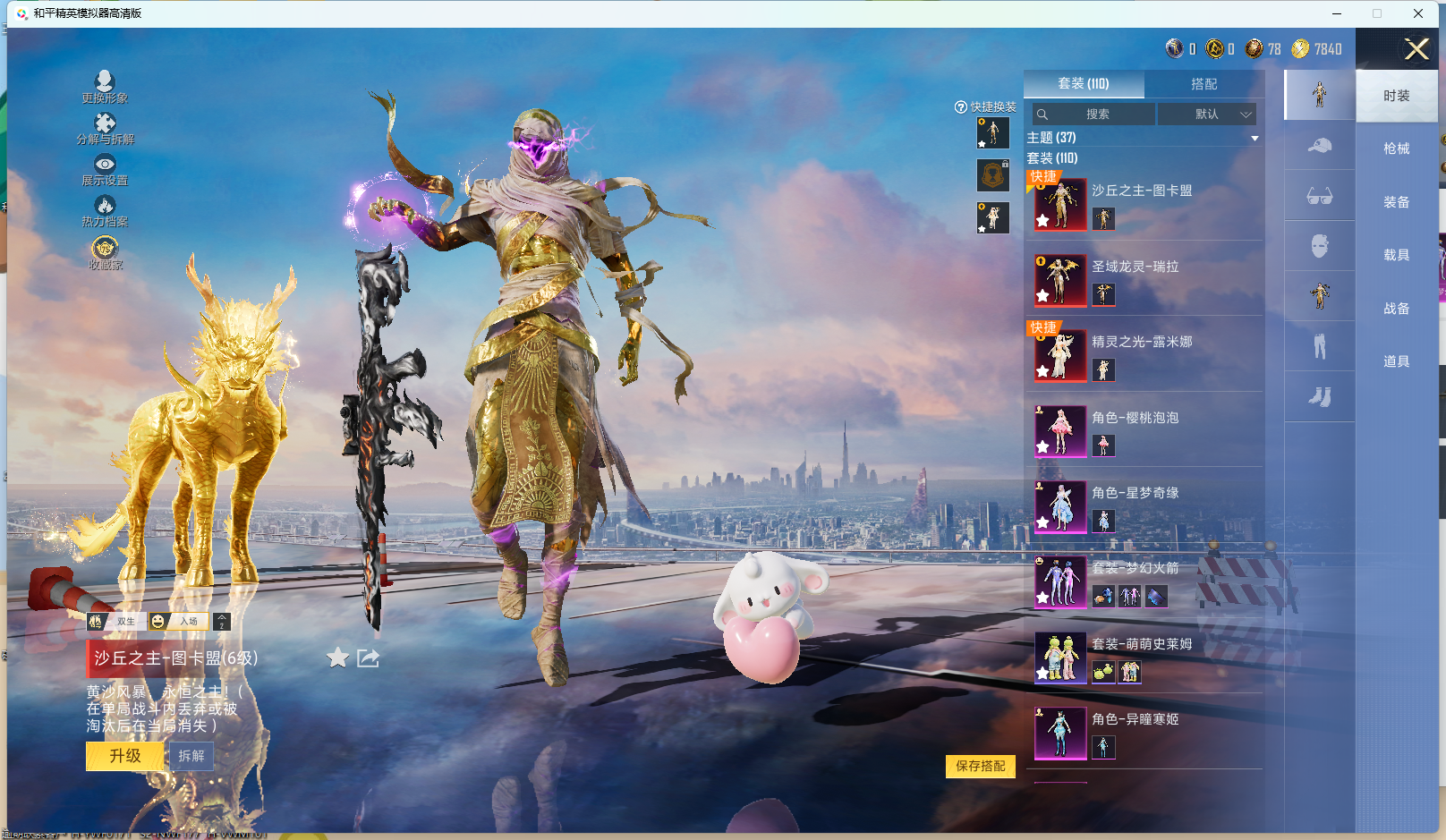Viewport: 1446px width, 840px height.
Task: Click the 拆解 dismantle button
Action: pos(191,756)
